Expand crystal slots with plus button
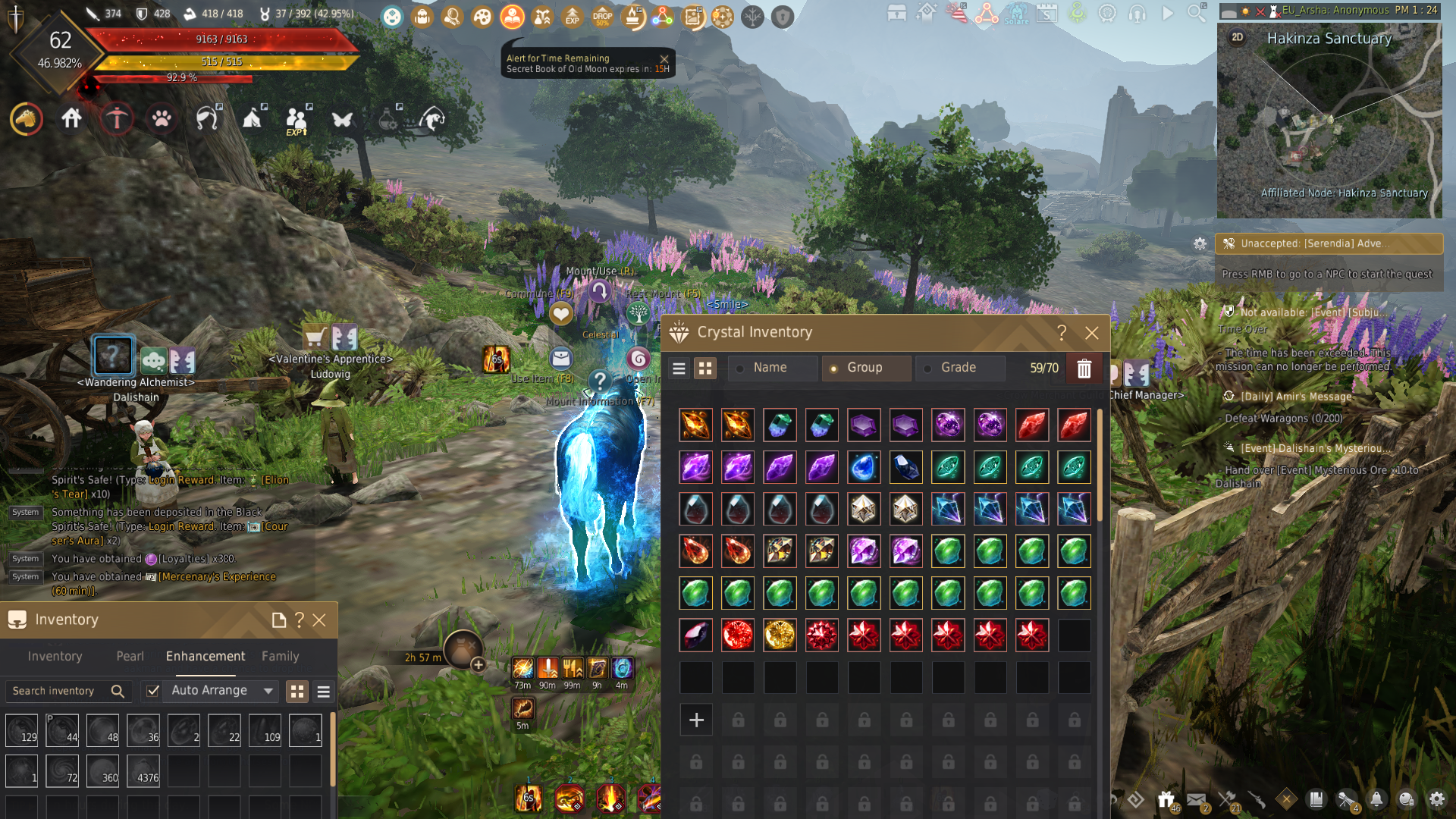 696,720
